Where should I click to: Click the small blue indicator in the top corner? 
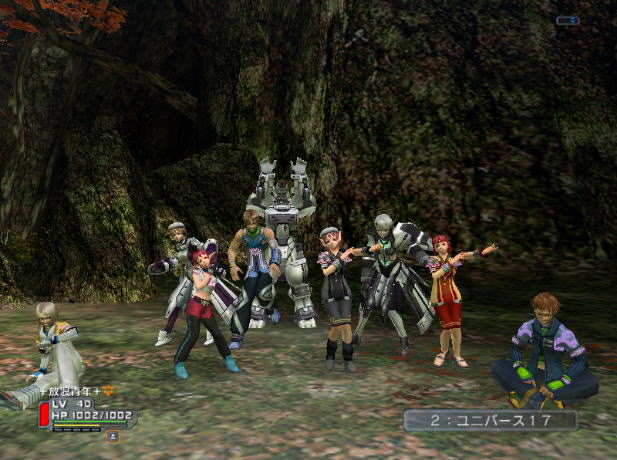click(567, 20)
